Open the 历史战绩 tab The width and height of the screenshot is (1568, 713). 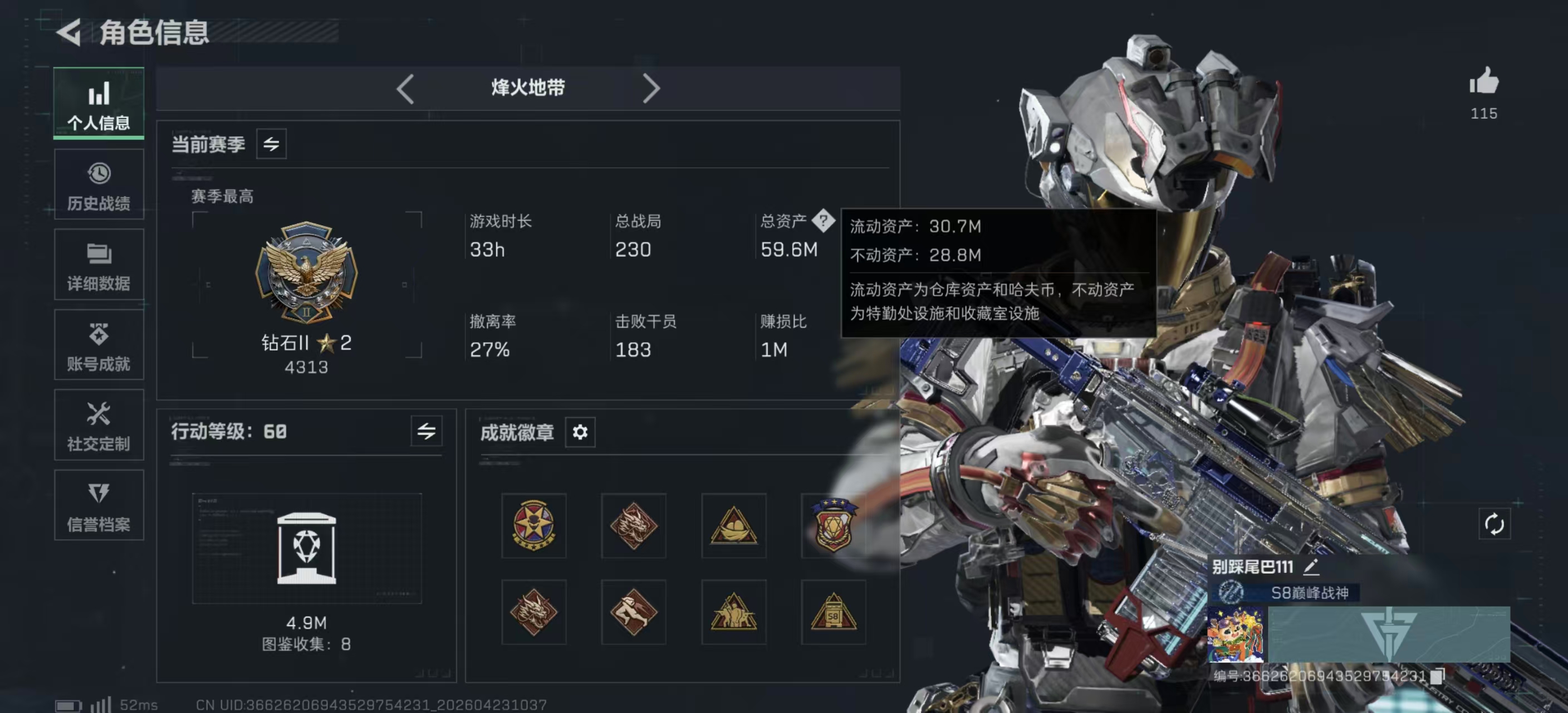[99, 184]
